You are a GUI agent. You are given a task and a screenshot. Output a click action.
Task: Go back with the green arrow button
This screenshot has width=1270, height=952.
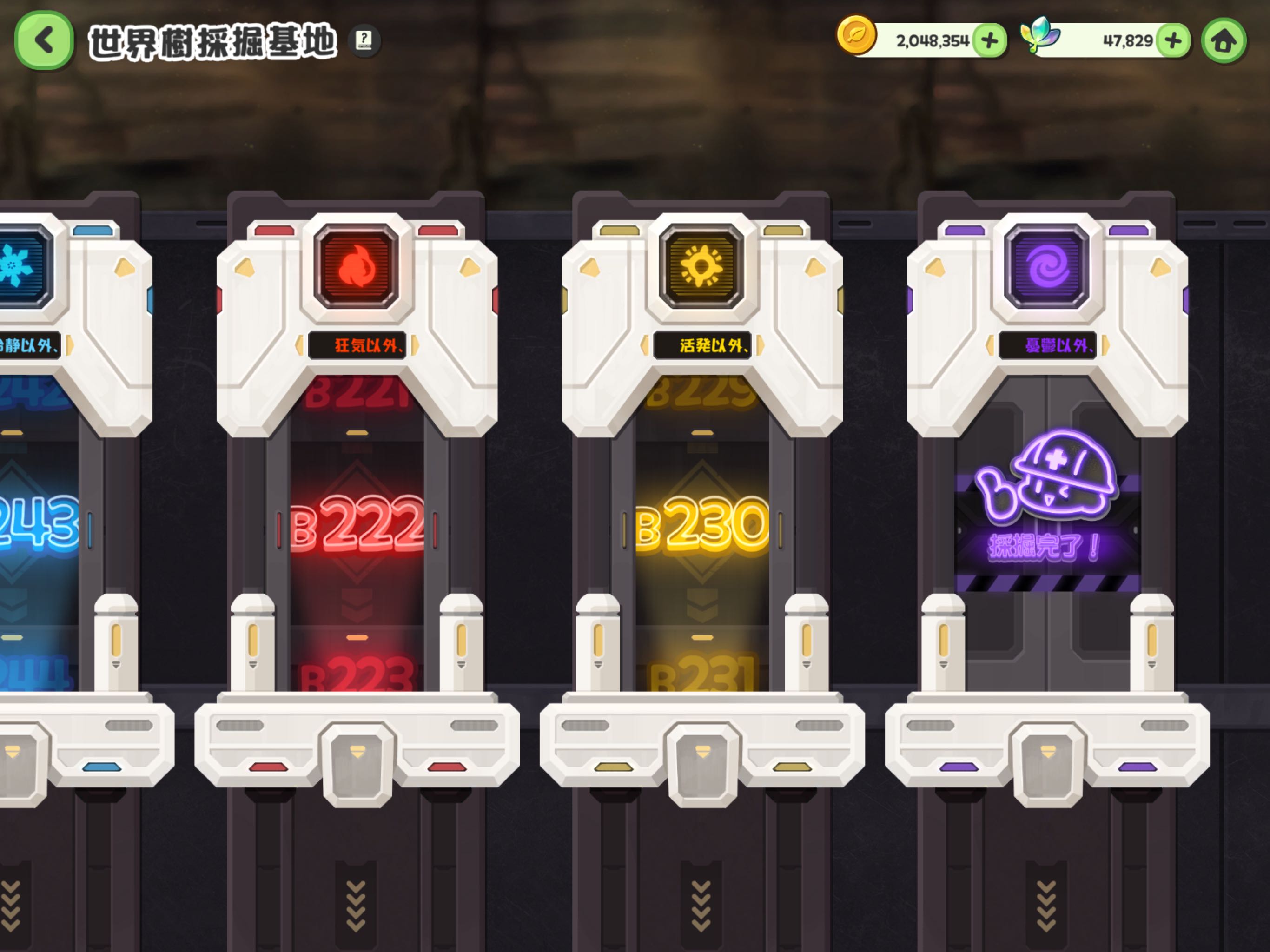tap(44, 41)
